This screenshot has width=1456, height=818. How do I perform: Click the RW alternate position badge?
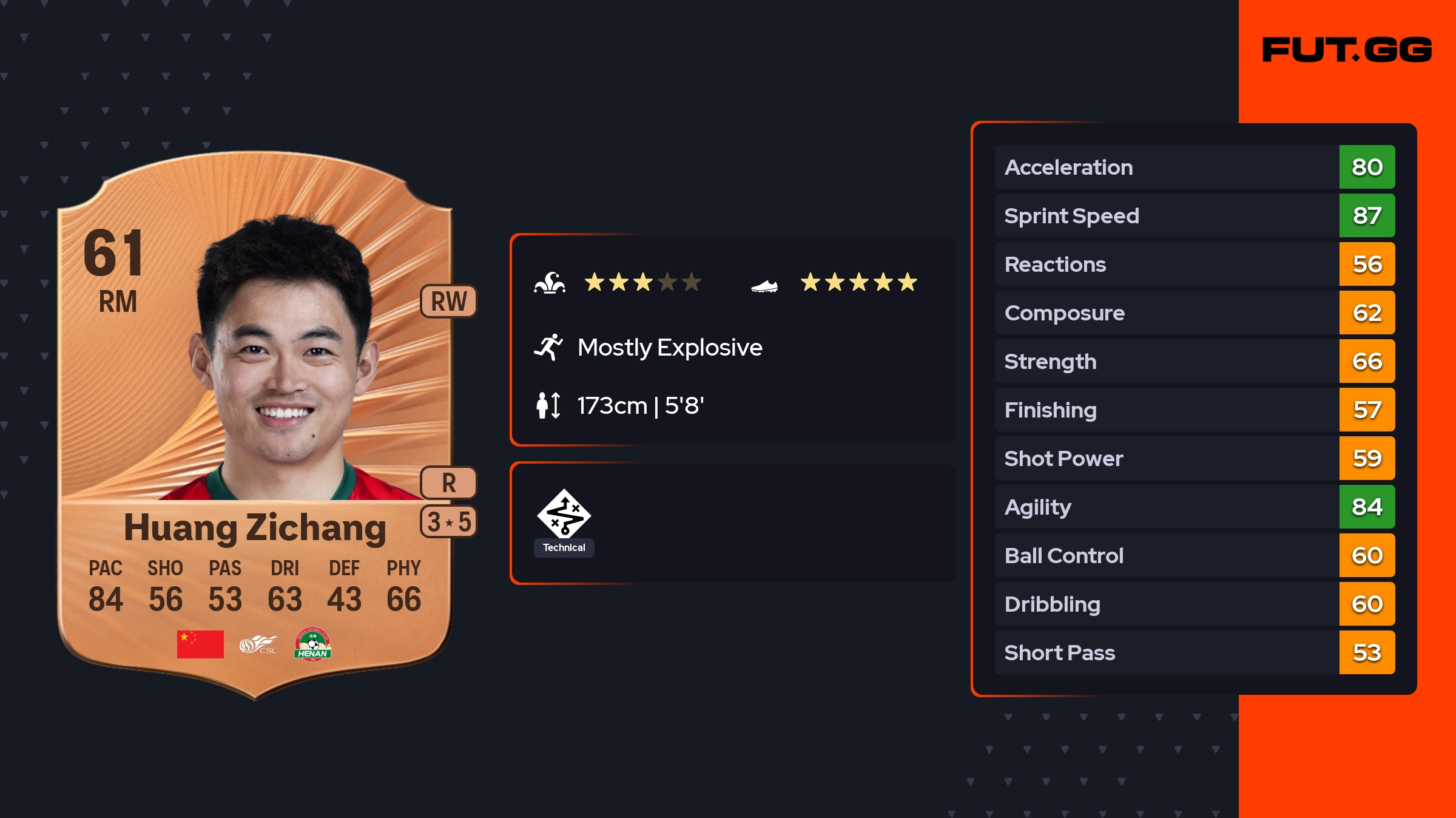point(449,301)
